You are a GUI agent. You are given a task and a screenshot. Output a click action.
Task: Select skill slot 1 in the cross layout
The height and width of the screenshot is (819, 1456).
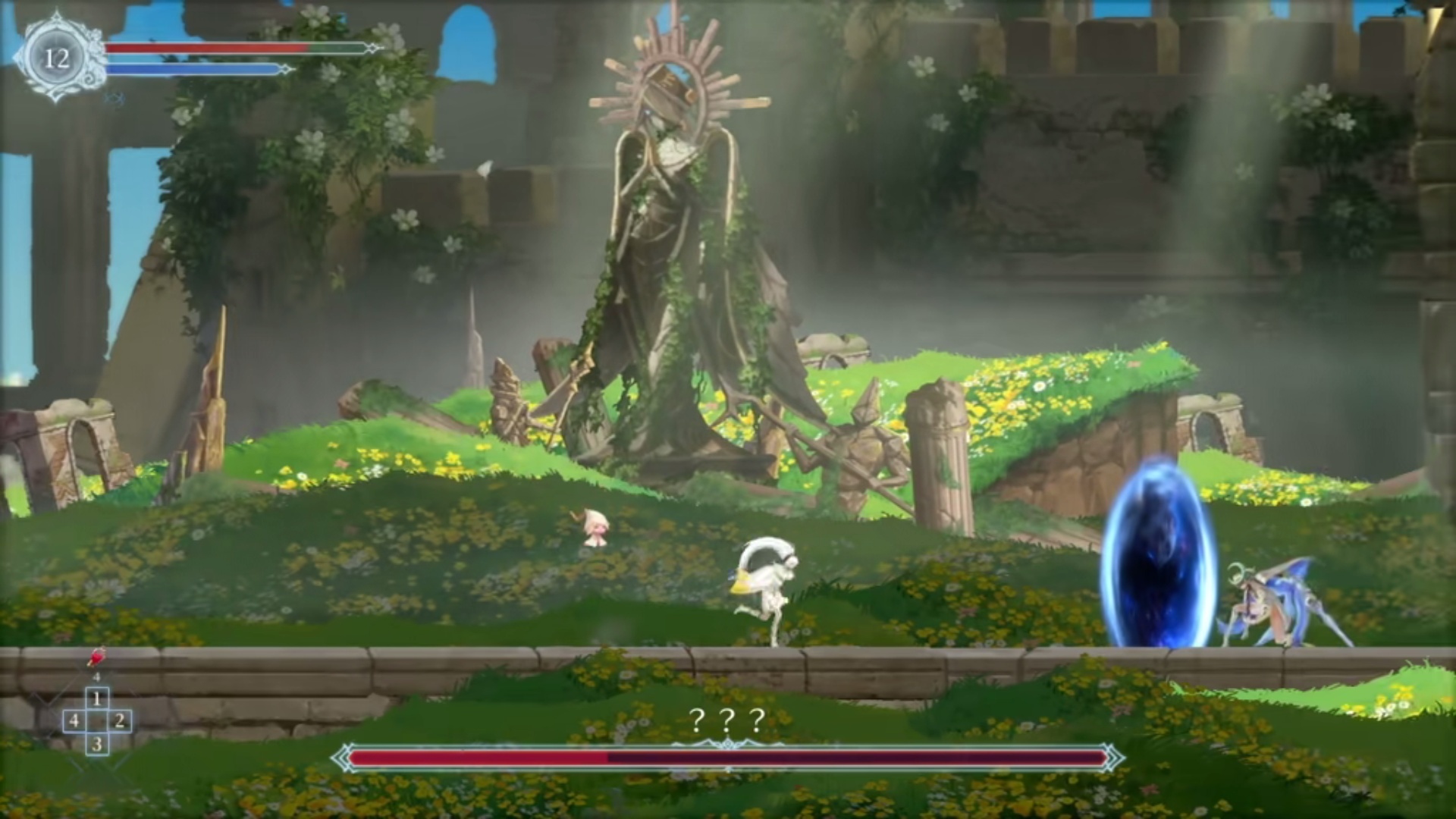[97, 698]
